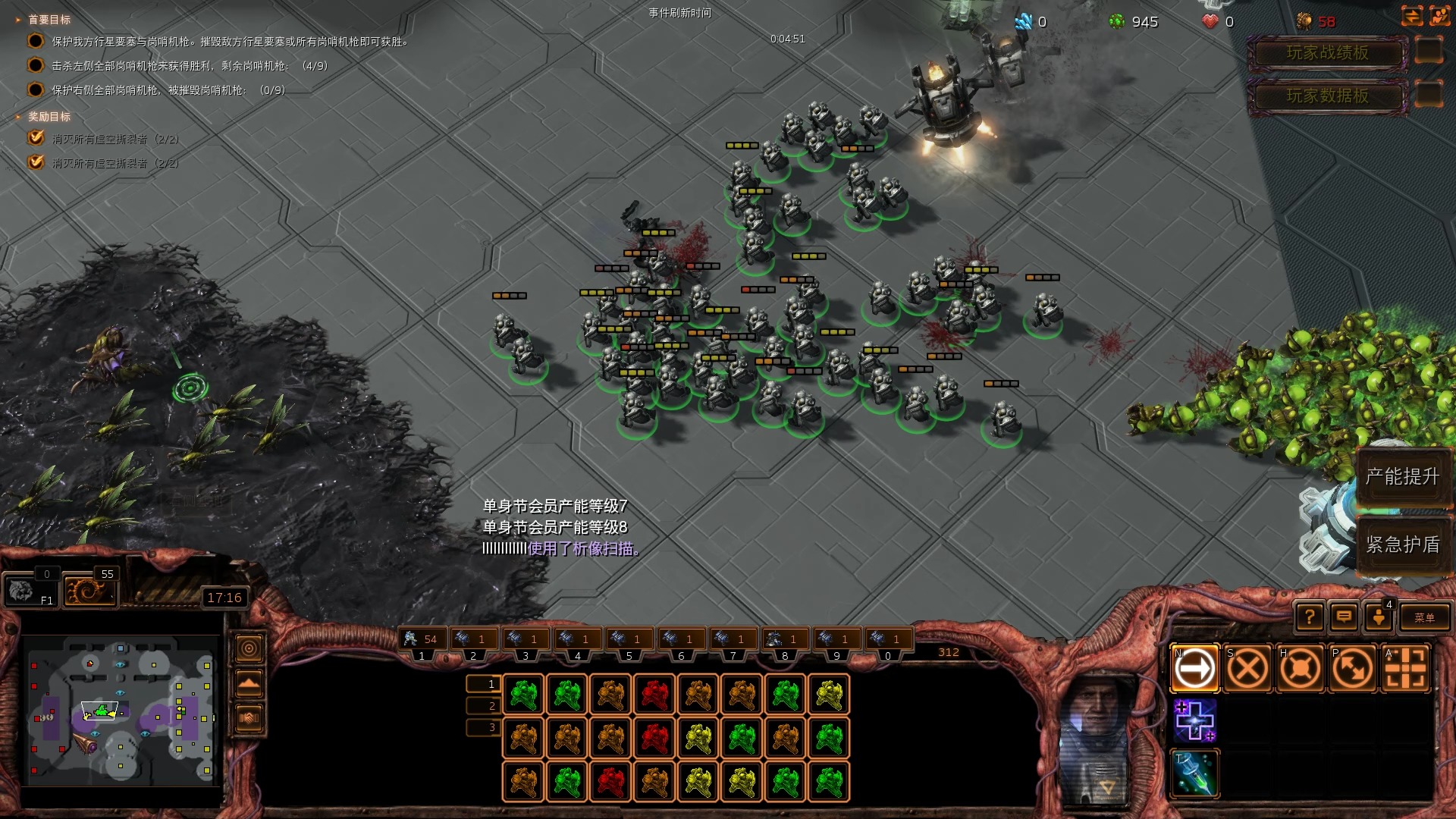Open the chat message log button
Image resolution: width=1456 pixels, height=819 pixels.
1344,617
